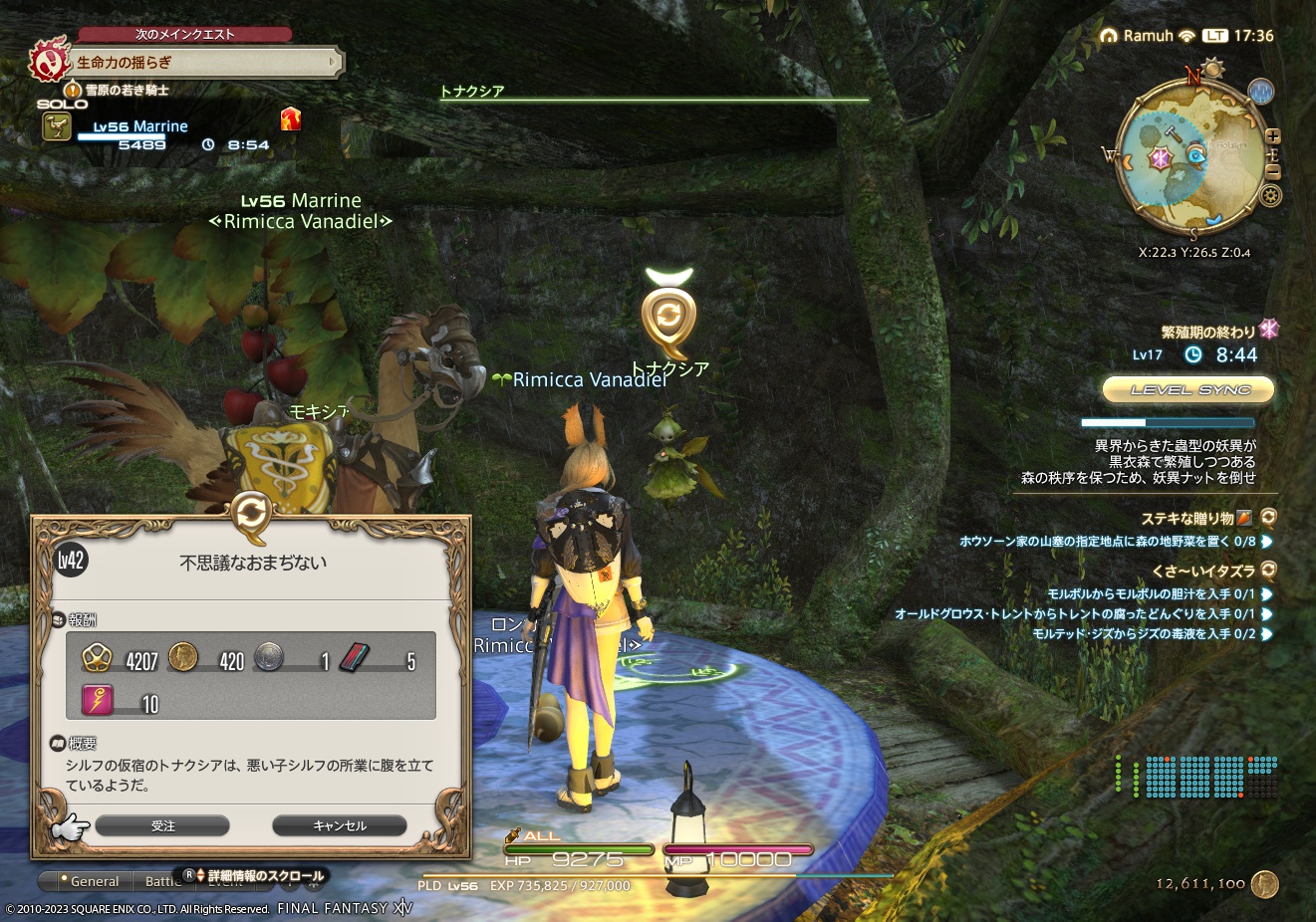Click the rain weather icon beside the minimap
The height and width of the screenshot is (922, 1316).
[x=1261, y=92]
